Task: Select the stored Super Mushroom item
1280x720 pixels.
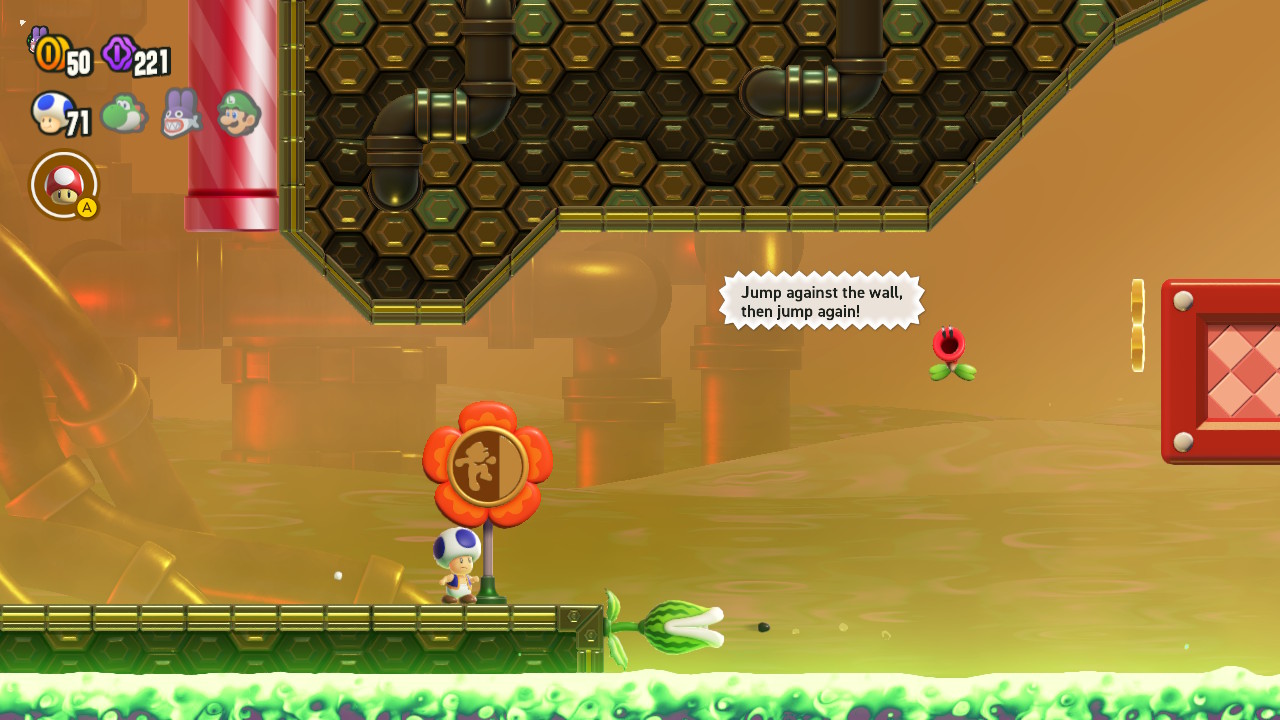Action: click(65, 184)
